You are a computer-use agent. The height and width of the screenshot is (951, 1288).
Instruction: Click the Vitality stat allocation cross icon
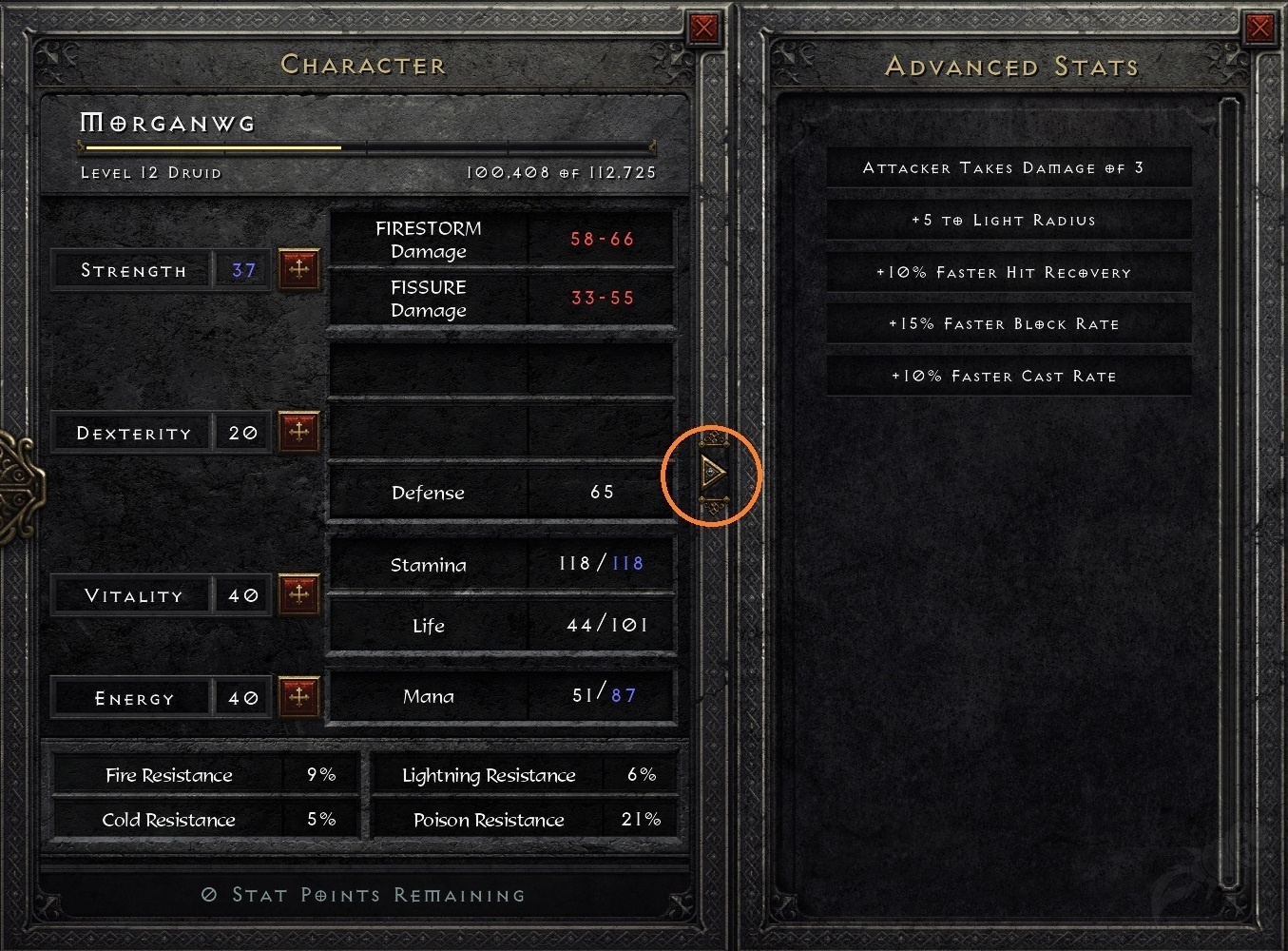(x=299, y=593)
